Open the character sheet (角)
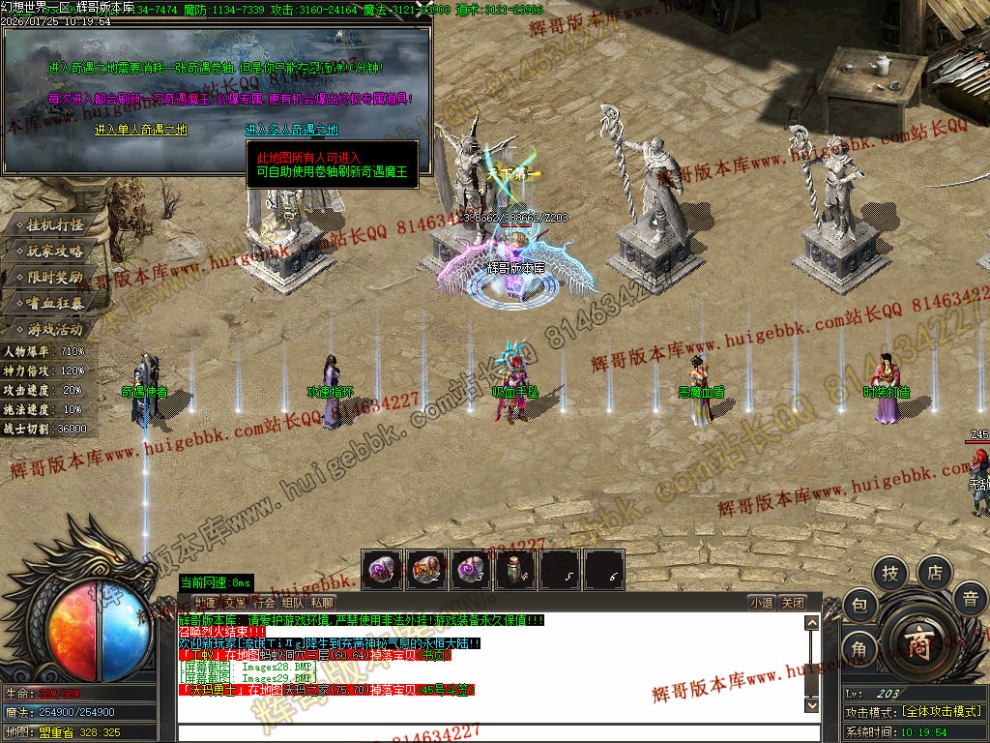 pyautogui.click(x=859, y=649)
